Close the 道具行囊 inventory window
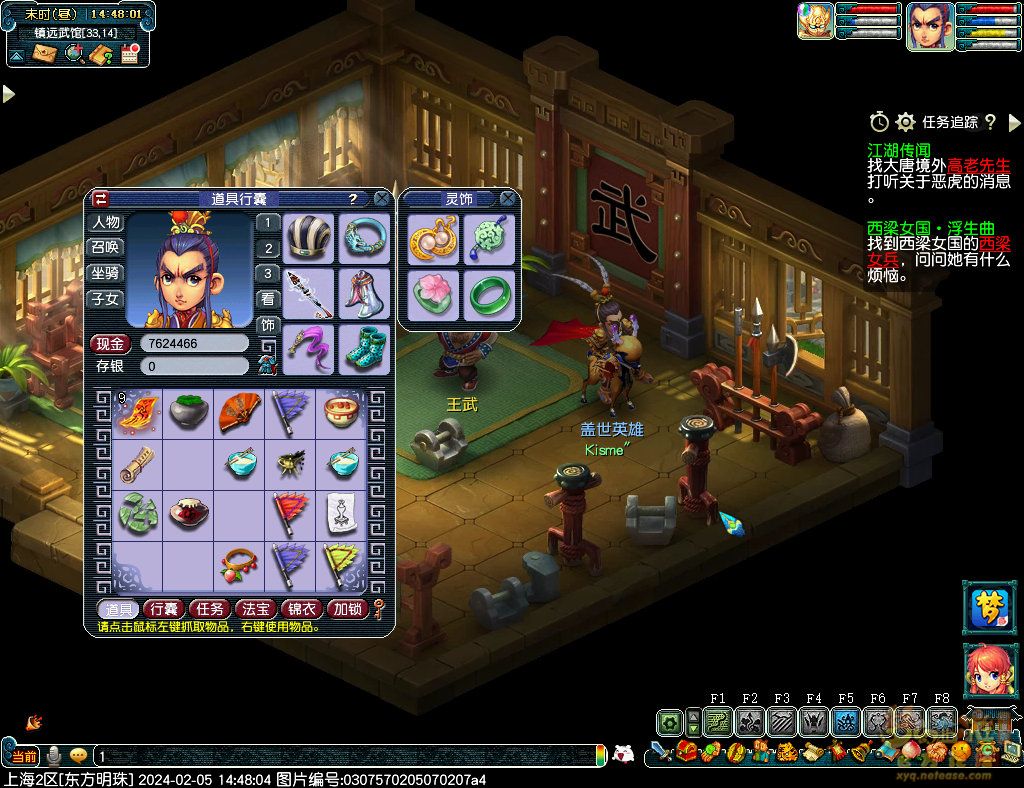Screen dimensions: 1024x788 [x=382, y=199]
